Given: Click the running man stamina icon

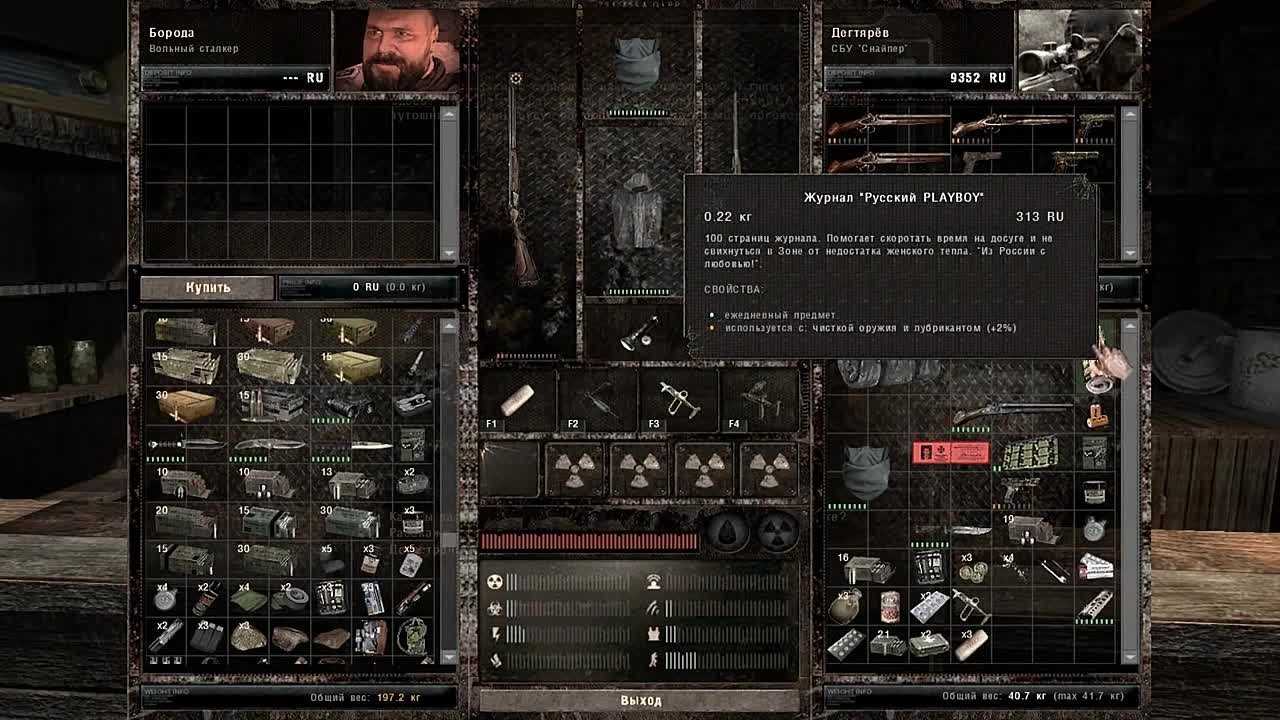Looking at the screenshot, I should coord(652,659).
